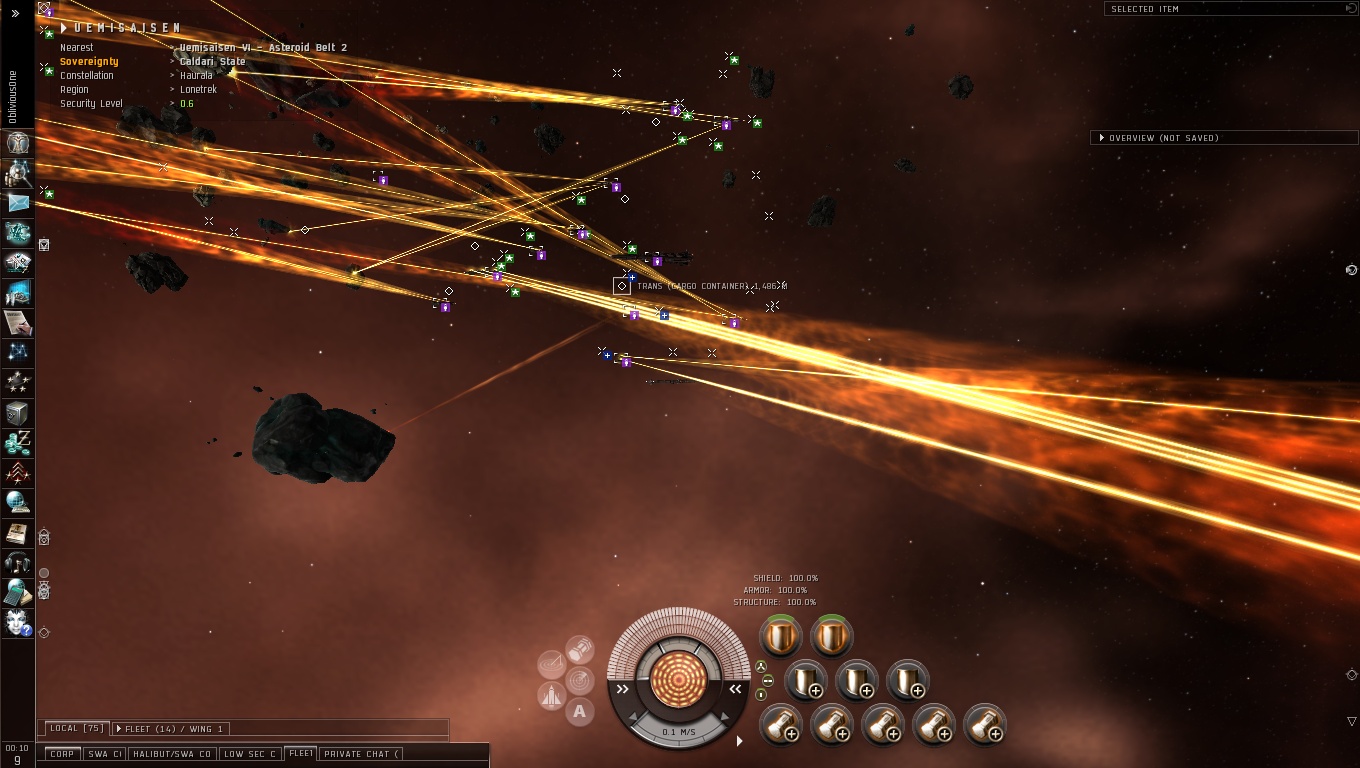Click the speed bar showing 0.1 M/S
1360x768 pixels.
click(679, 732)
